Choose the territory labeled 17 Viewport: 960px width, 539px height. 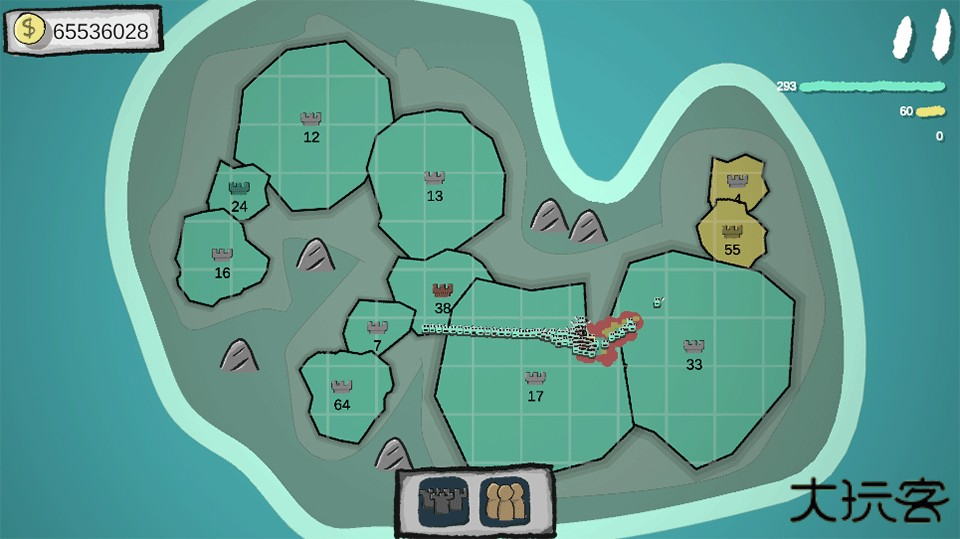click(535, 385)
